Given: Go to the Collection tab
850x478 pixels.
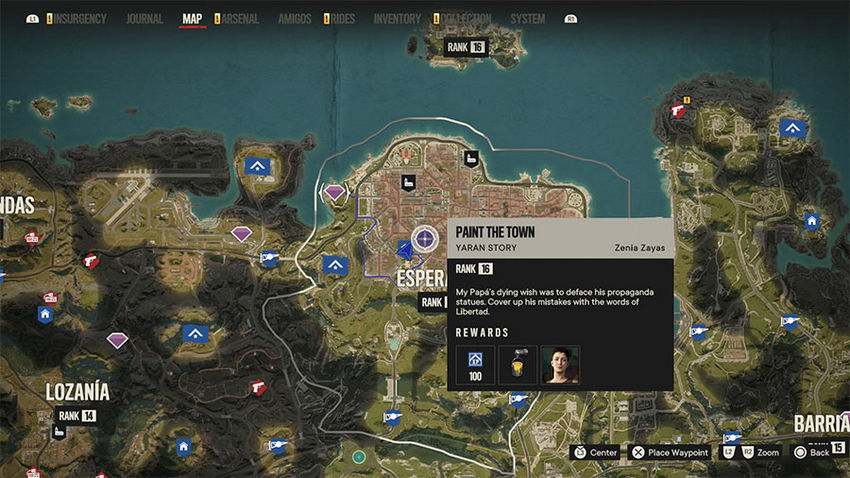Looking at the screenshot, I should (x=465, y=19).
